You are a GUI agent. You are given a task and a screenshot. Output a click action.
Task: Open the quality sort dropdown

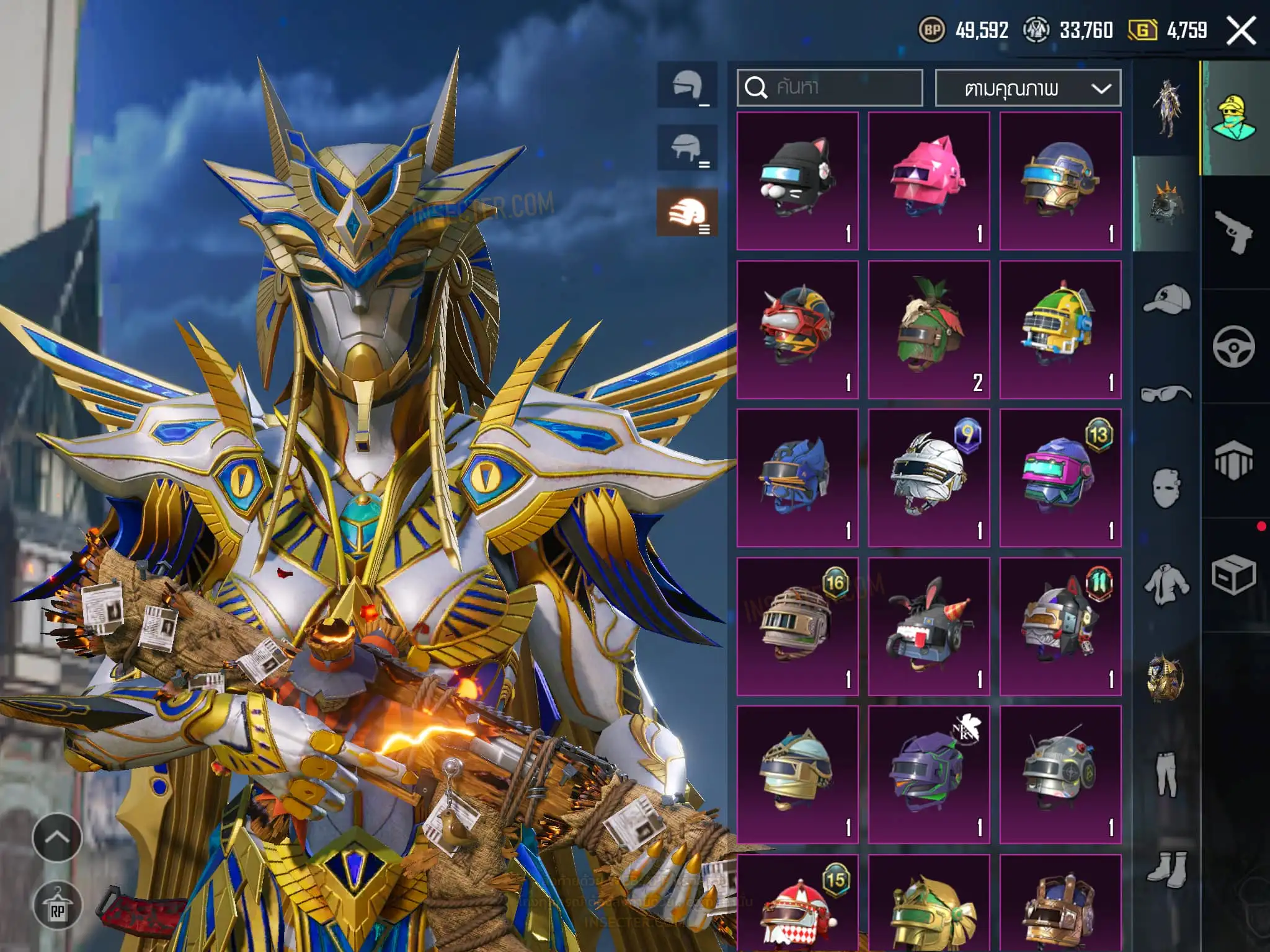(1028, 88)
